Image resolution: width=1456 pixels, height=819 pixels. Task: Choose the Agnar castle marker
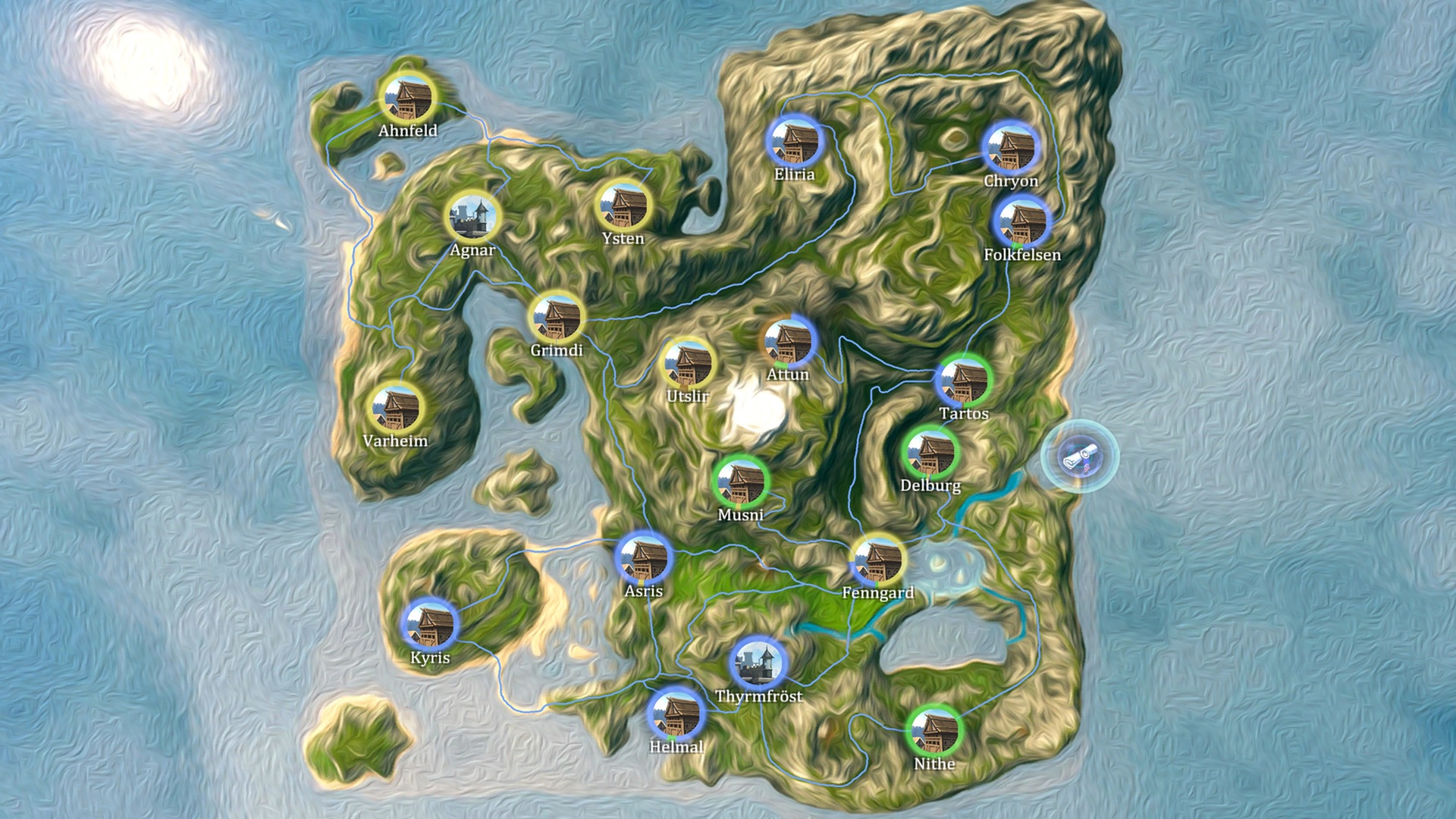[473, 216]
